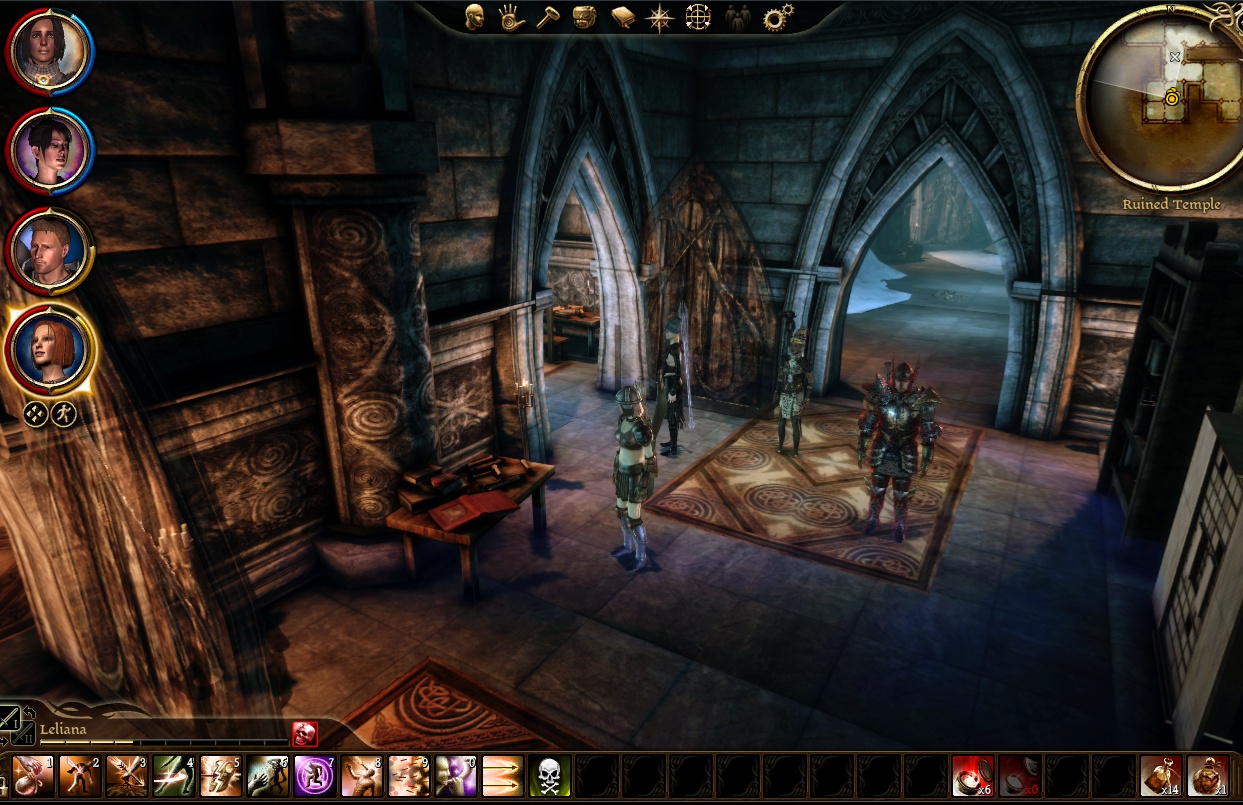Open the inventory backpack icon
Screen dimensions: 1243x805
(x=584, y=16)
